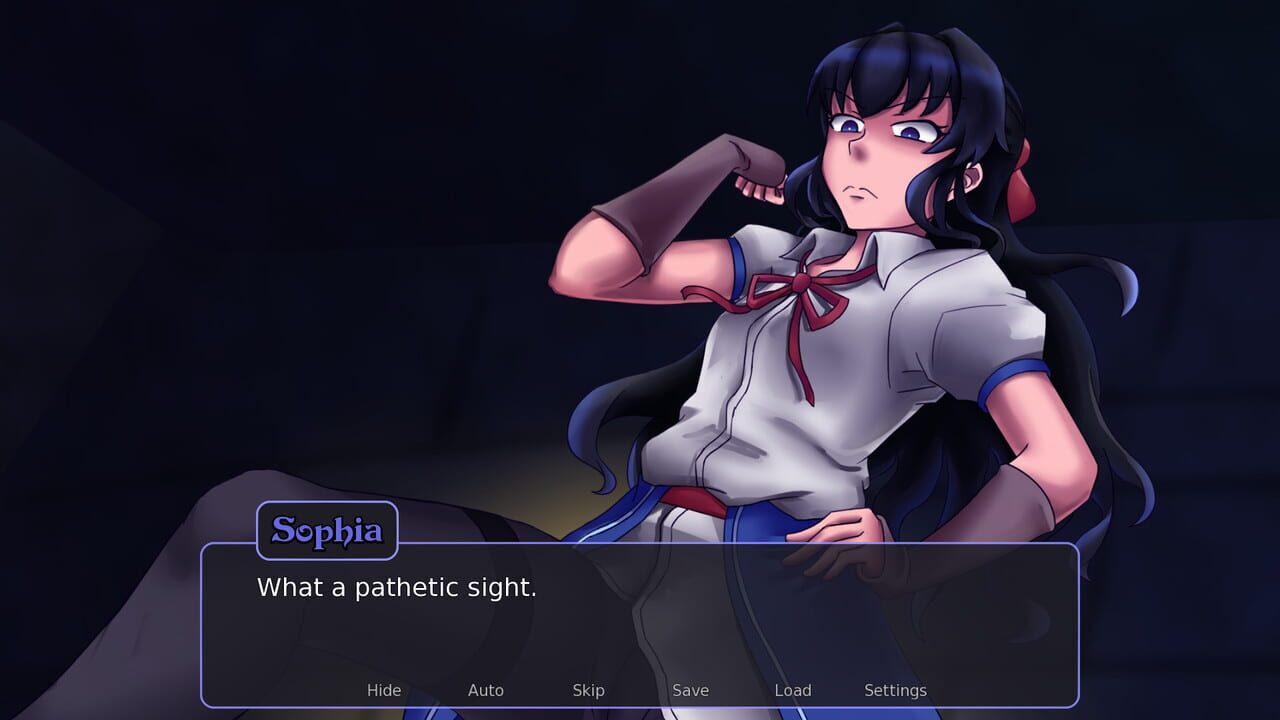Viewport: 1280px width, 720px height.
Task: Open game Settings from the bottom bar
Action: pyautogui.click(x=895, y=690)
